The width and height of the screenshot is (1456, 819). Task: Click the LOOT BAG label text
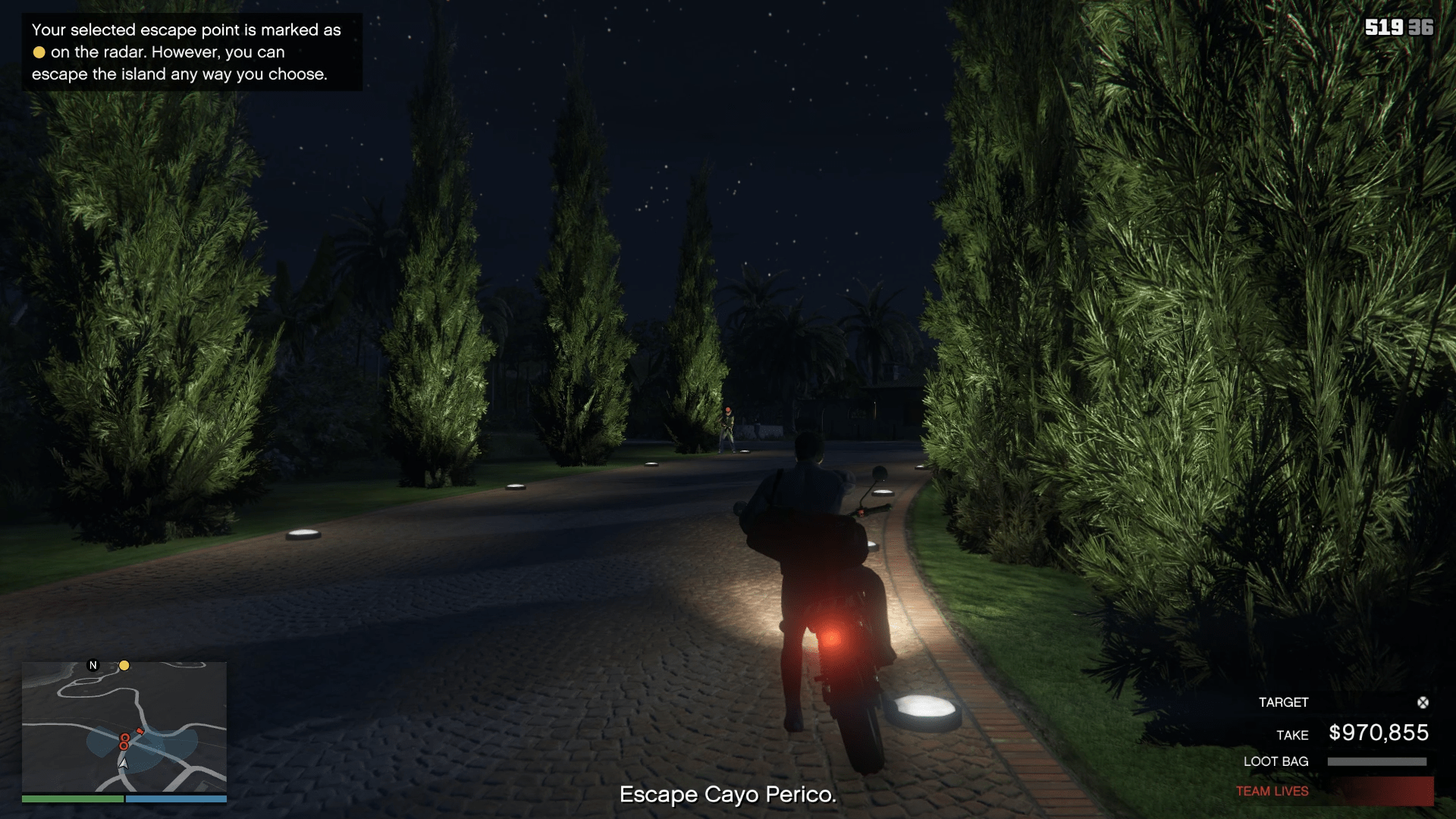click(x=1277, y=761)
